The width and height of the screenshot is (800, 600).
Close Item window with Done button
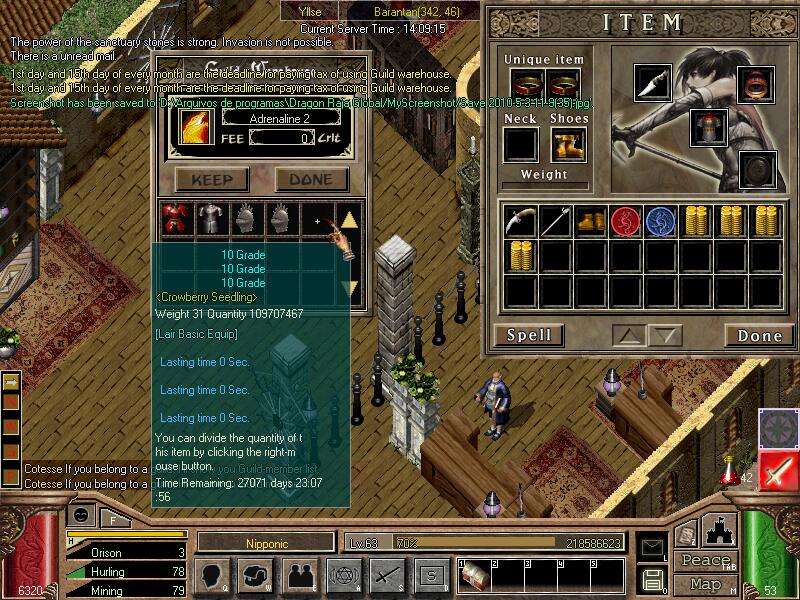pyautogui.click(x=759, y=335)
